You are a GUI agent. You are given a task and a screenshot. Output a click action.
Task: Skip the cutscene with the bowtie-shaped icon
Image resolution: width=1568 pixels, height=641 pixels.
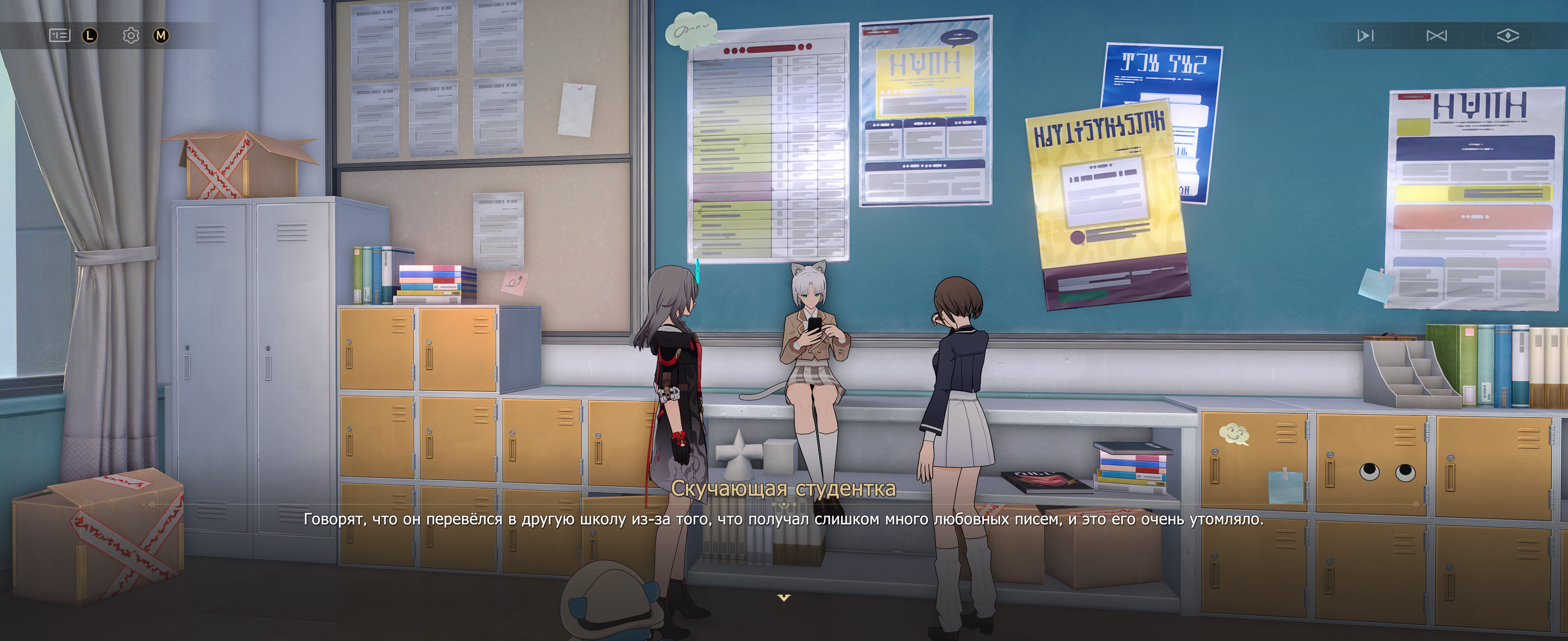1436,36
